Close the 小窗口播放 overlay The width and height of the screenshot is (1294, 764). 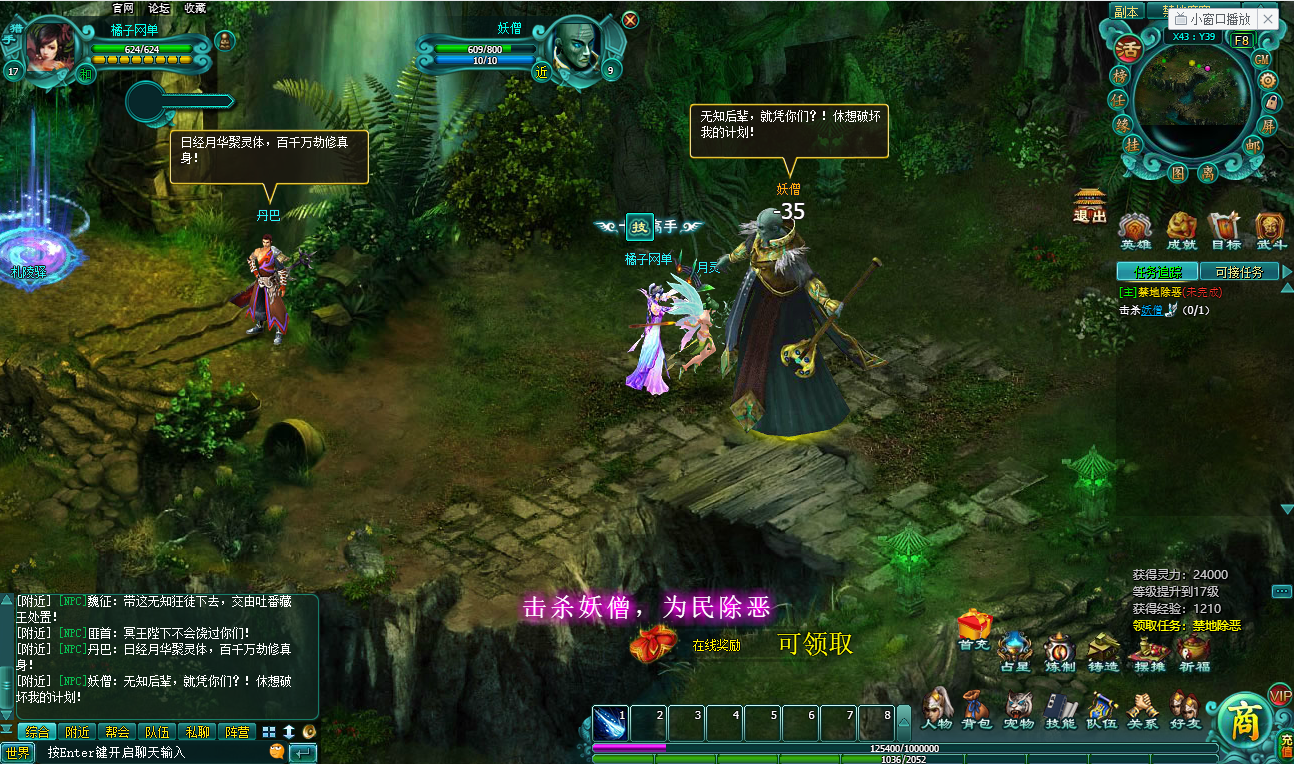[1268, 19]
